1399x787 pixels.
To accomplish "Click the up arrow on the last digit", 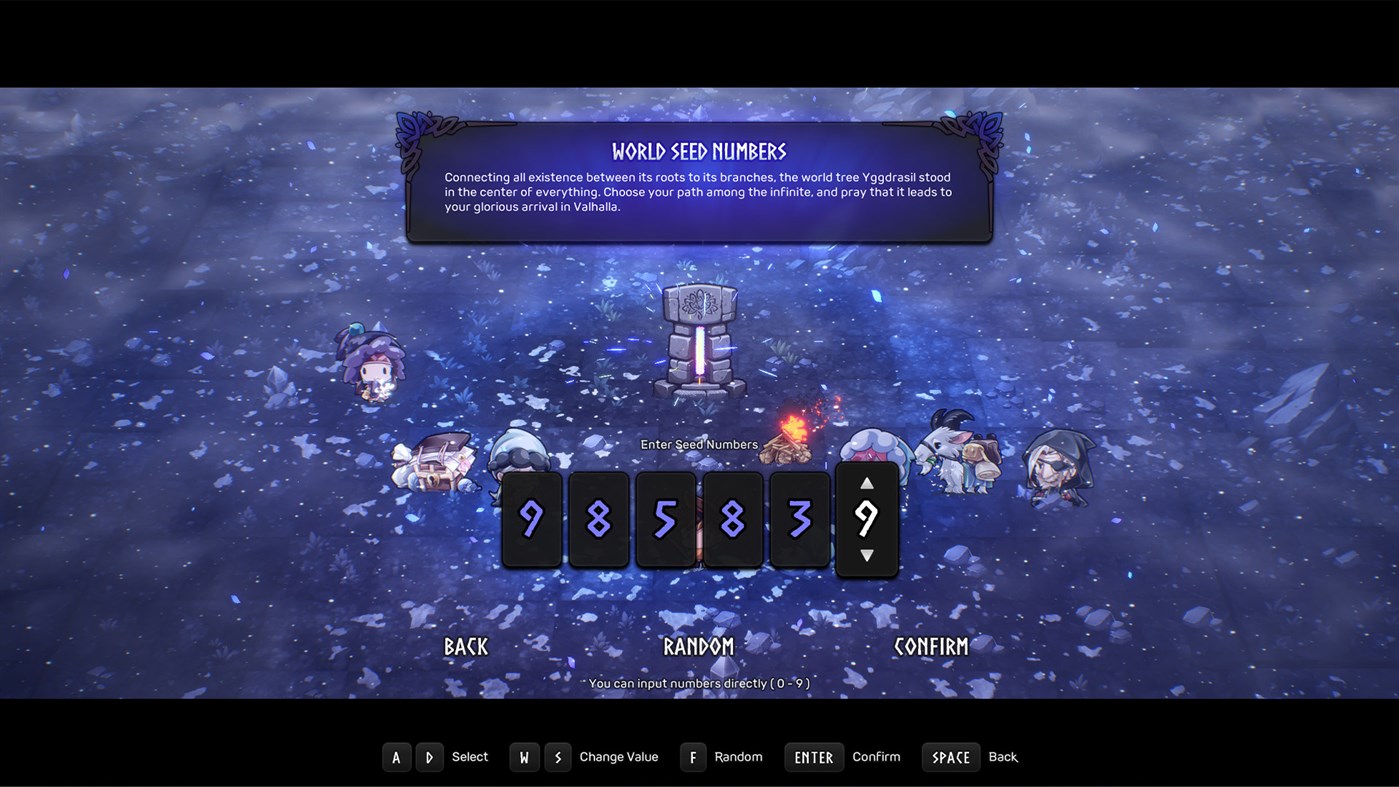I will tap(867, 483).
